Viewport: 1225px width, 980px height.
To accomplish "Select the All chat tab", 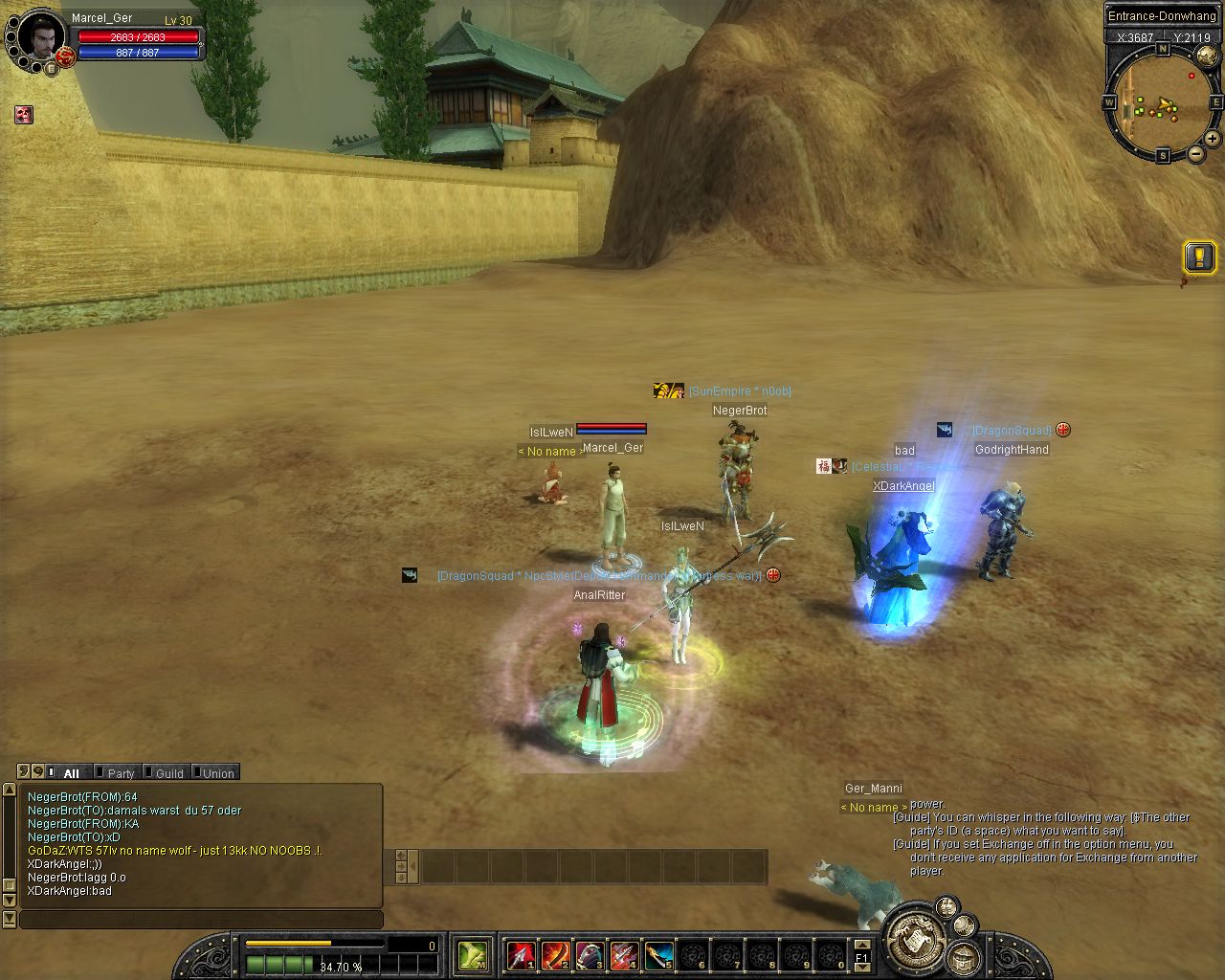I will pyautogui.click(x=70, y=773).
